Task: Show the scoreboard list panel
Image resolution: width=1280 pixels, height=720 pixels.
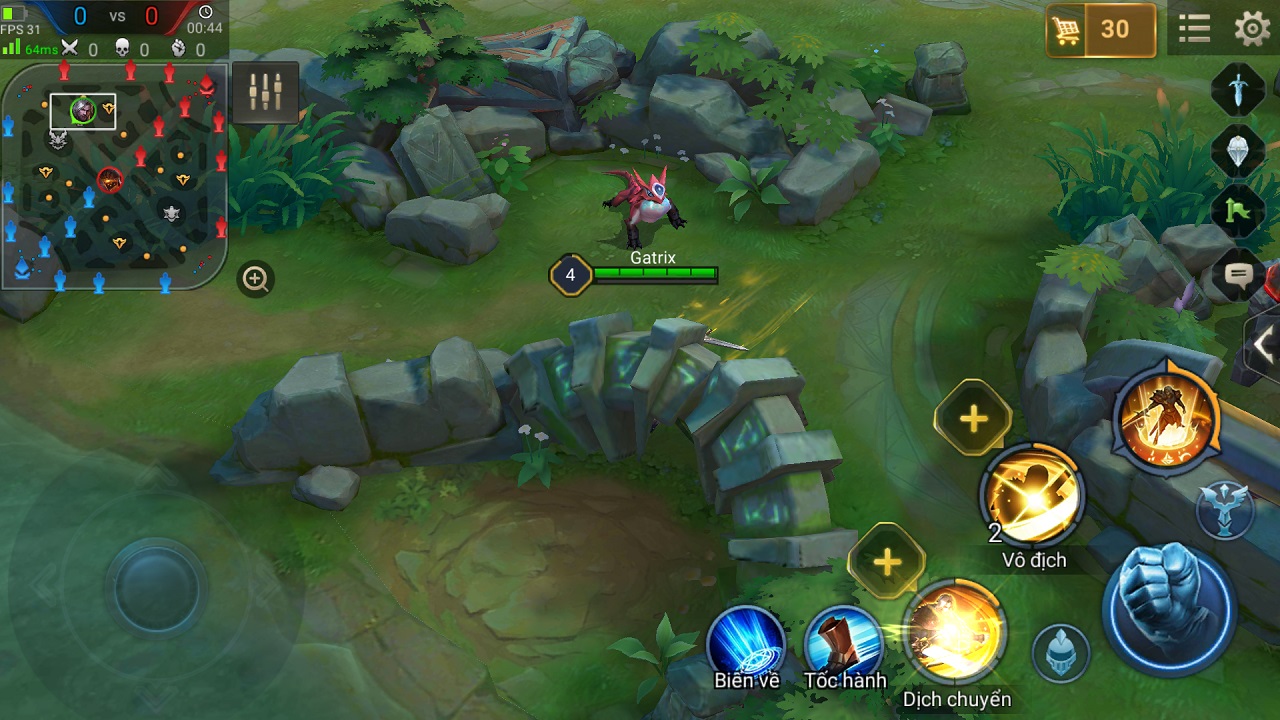Action: coord(1194,29)
